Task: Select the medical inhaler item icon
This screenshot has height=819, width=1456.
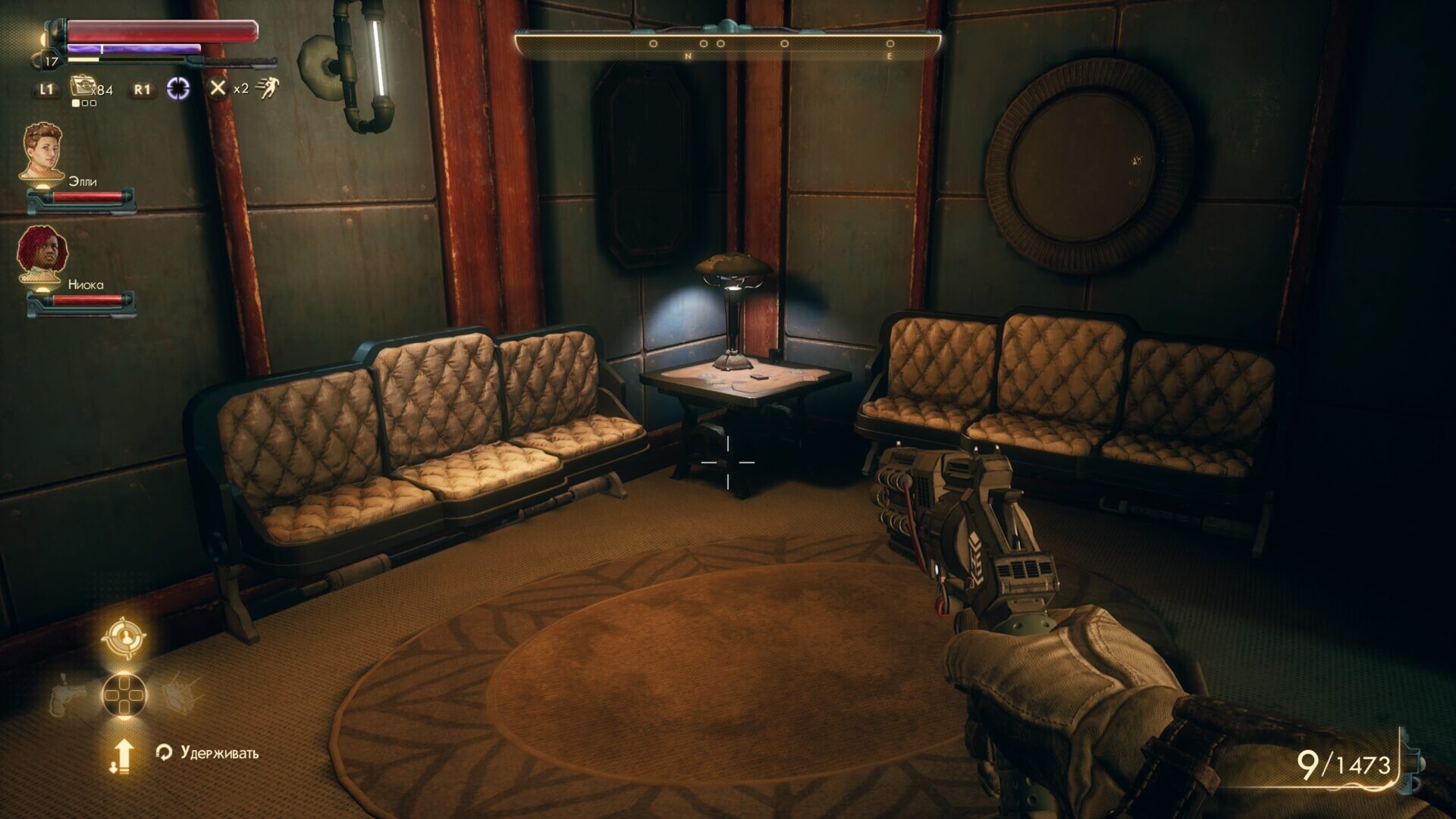Action: 80,86
